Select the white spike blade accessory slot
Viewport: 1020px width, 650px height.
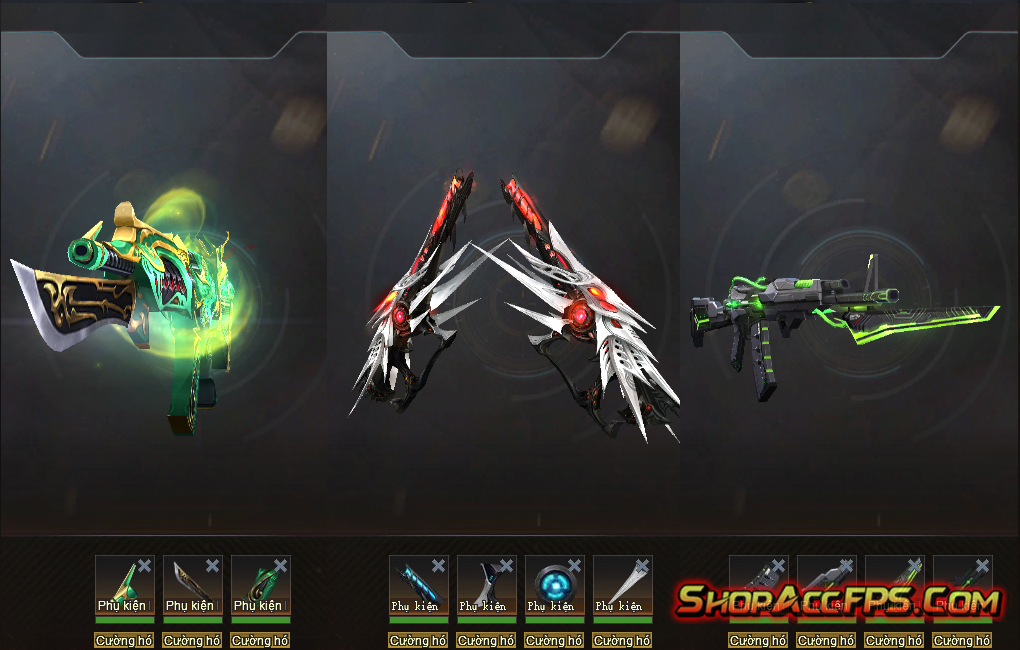point(619,581)
